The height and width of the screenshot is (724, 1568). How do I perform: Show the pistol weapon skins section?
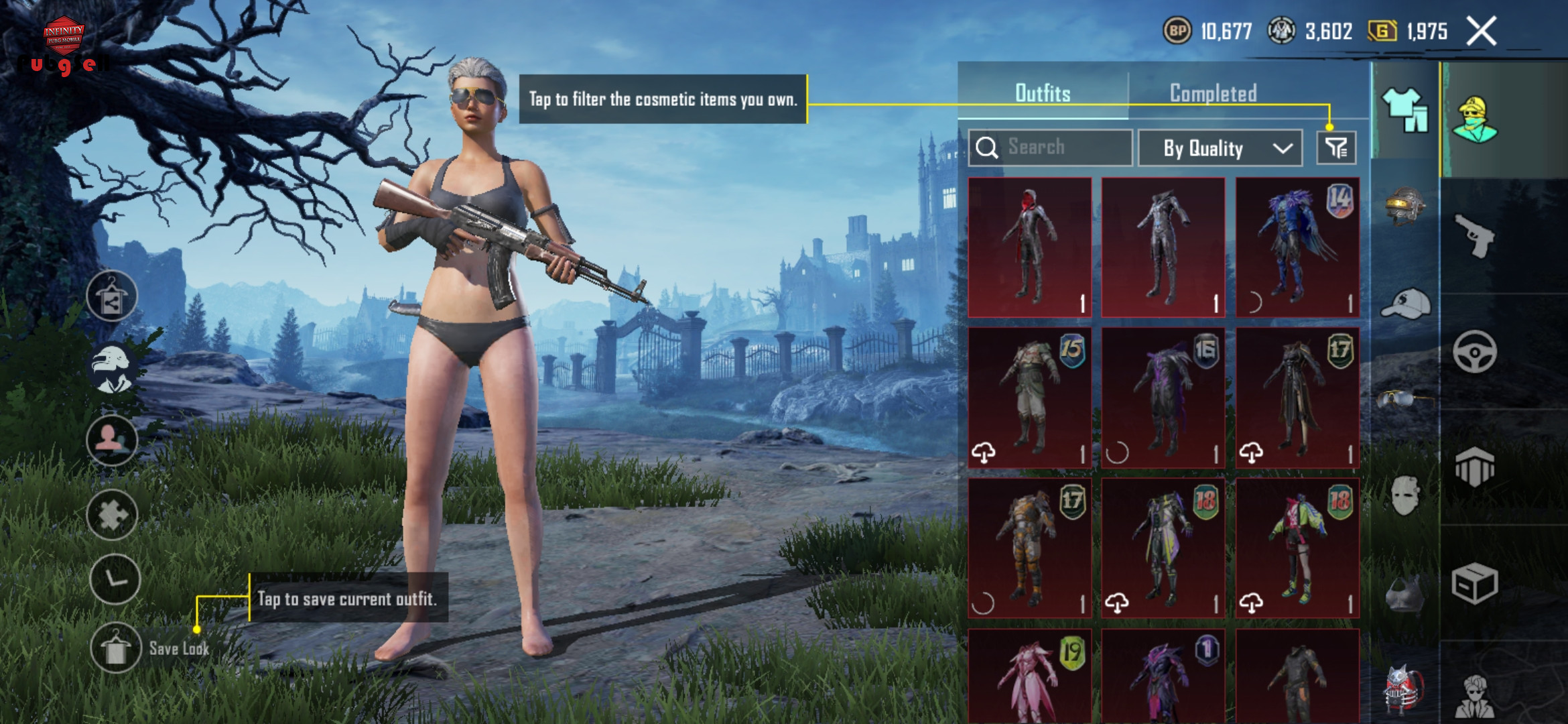click(1475, 235)
